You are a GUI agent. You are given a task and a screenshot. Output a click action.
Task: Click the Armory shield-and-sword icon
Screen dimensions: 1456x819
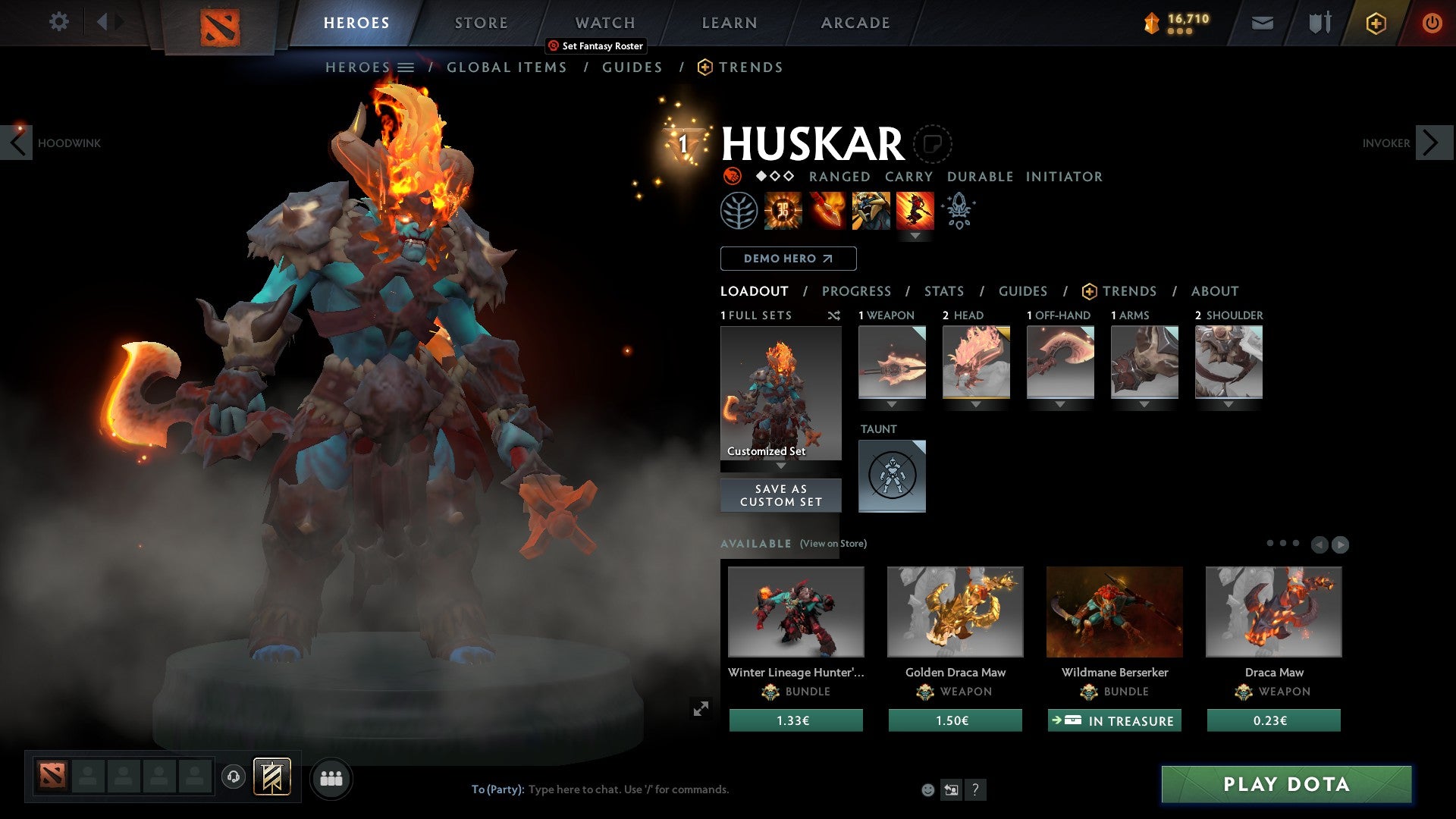pyautogui.click(x=1319, y=23)
